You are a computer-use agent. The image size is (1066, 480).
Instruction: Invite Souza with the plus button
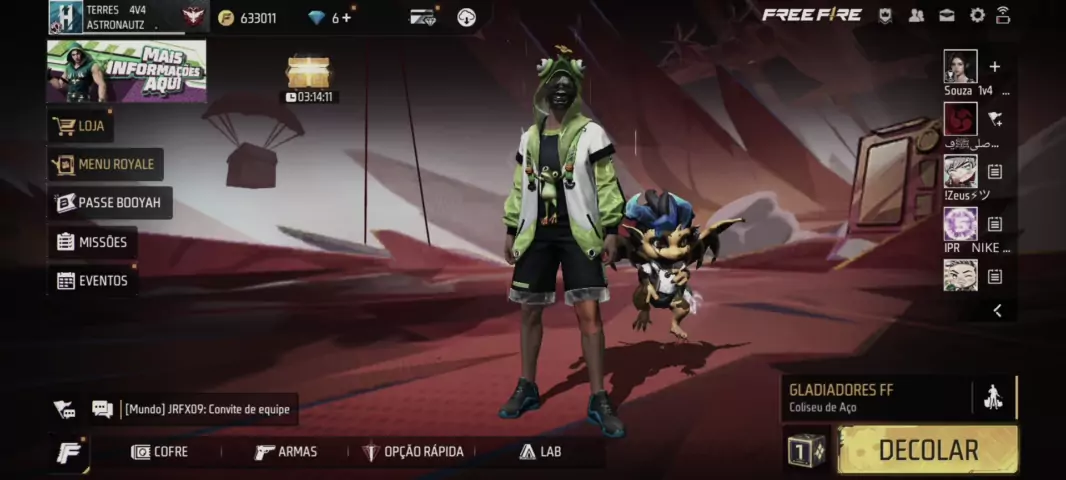994,67
